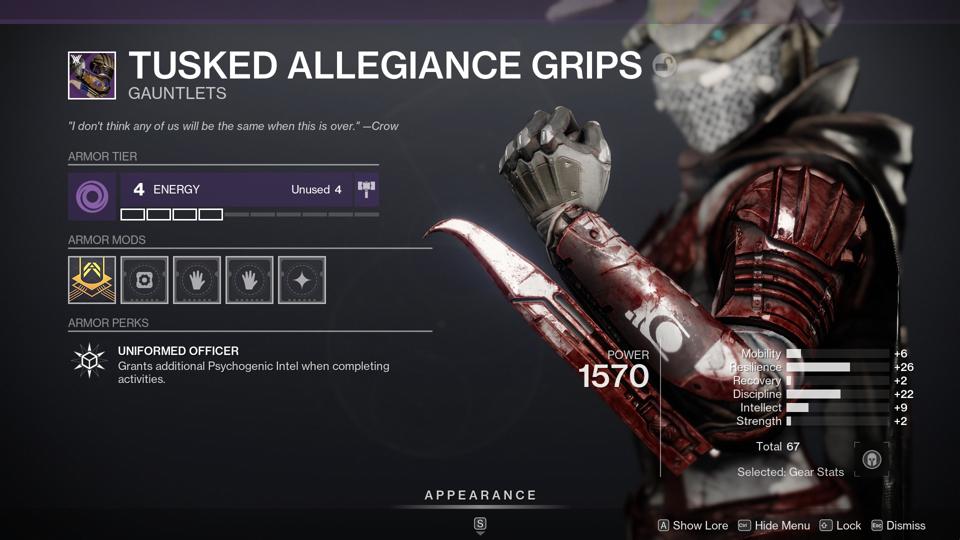Toggle the Gear Stats helmet icon
Screen dimensions: 960x540
(x=870, y=461)
